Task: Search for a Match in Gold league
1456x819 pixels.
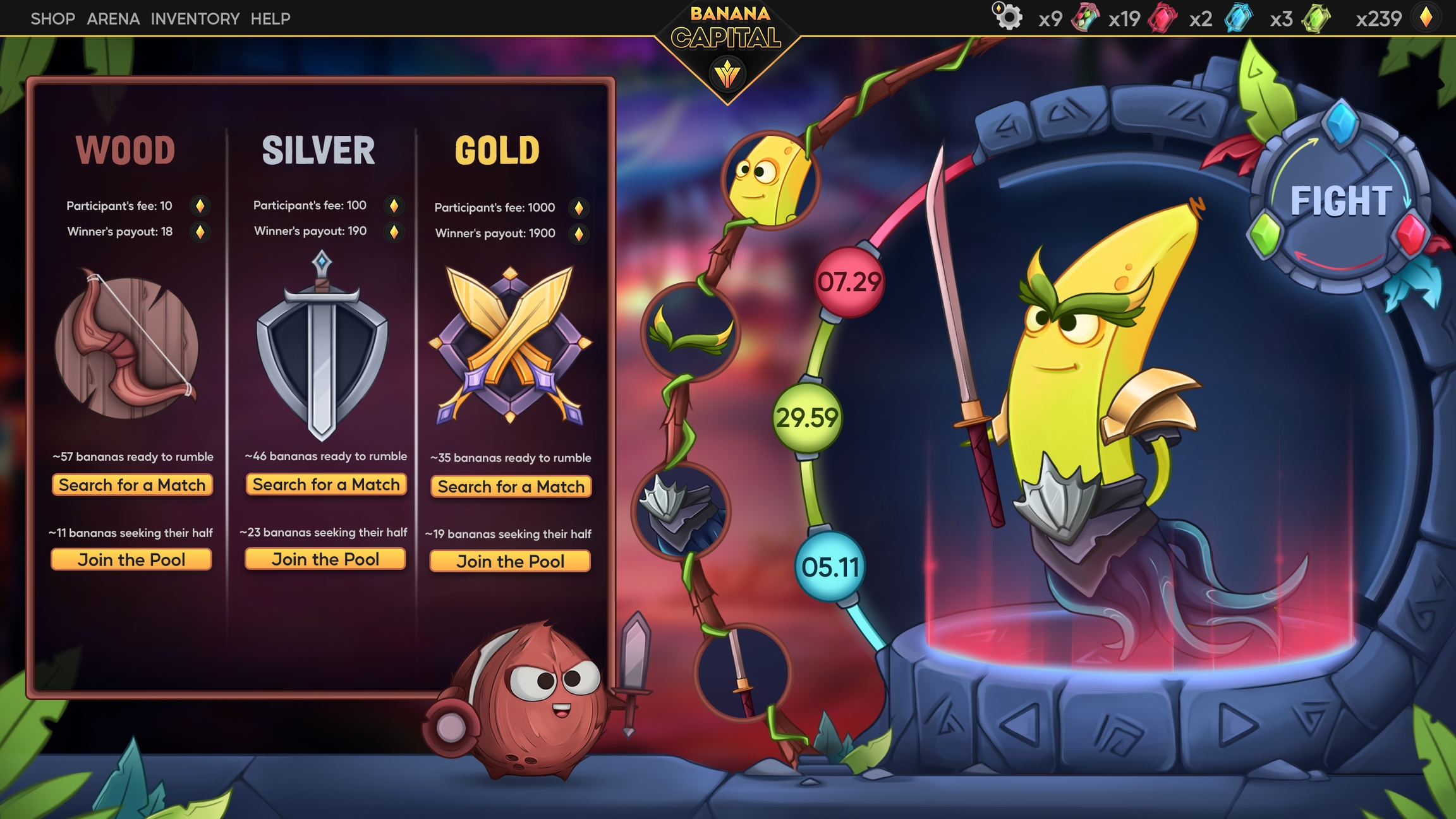Action: 511,487
